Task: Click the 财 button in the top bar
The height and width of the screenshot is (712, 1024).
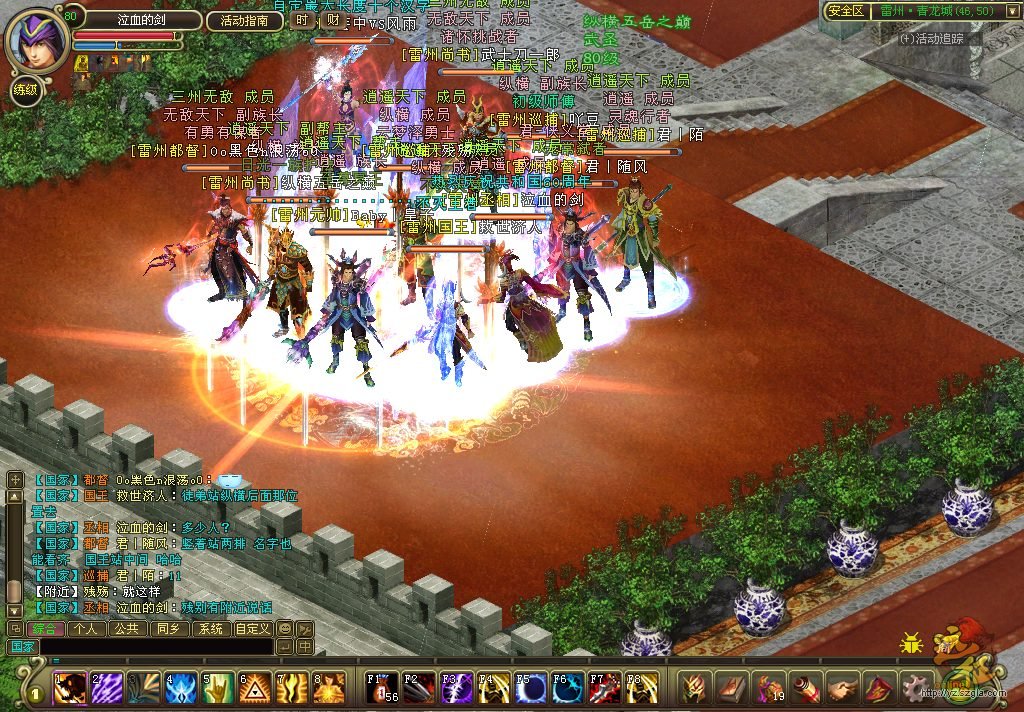Action: (x=331, y=20)
